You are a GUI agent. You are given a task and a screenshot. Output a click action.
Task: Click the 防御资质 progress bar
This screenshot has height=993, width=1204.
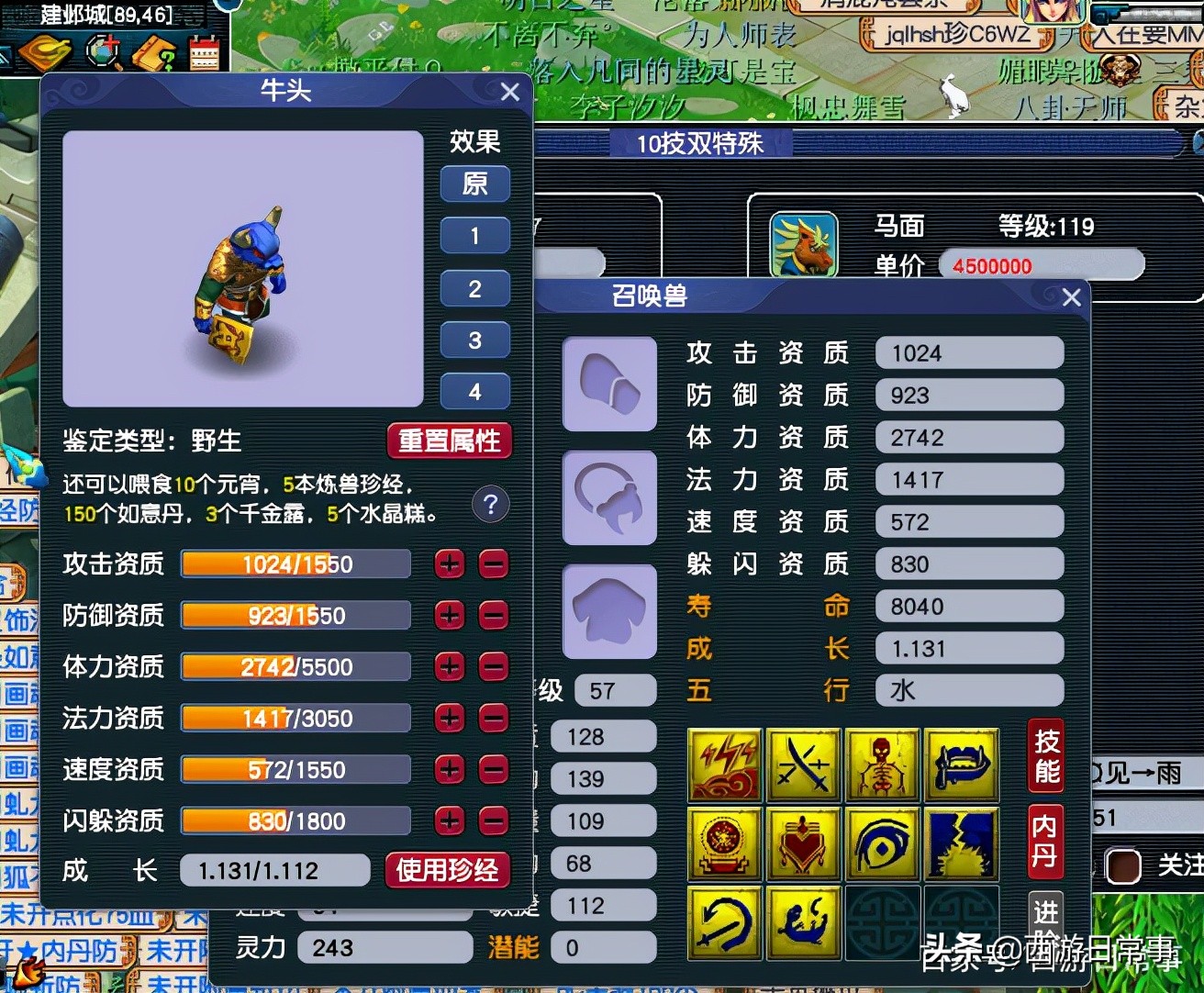pos(294,615)
